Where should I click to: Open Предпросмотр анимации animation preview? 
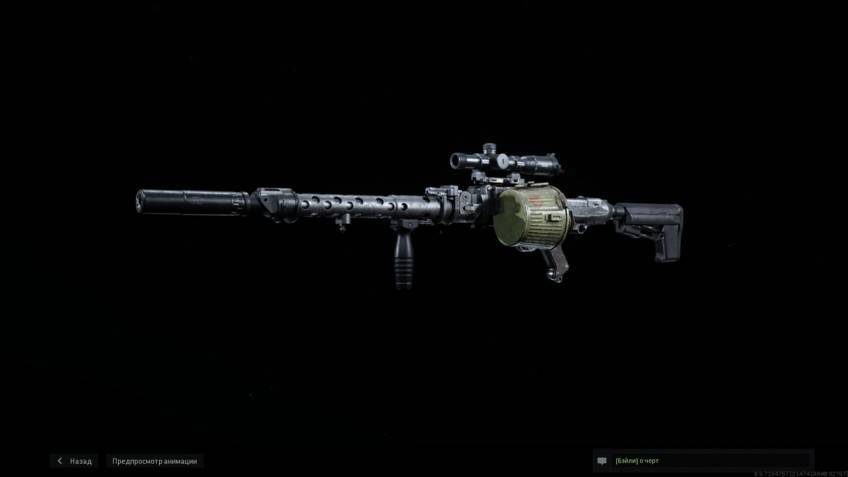(x=154, y=461)
